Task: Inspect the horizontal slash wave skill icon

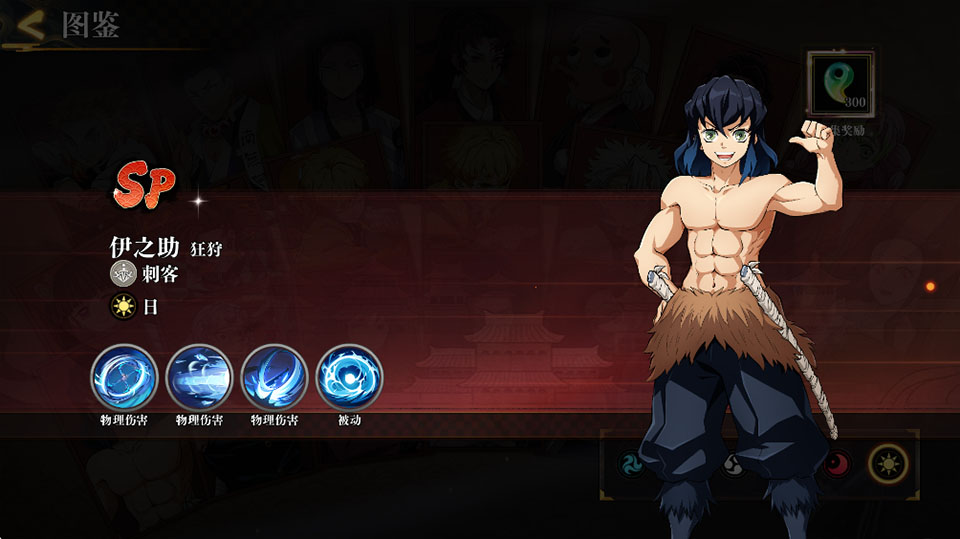Action: [199, 377]
